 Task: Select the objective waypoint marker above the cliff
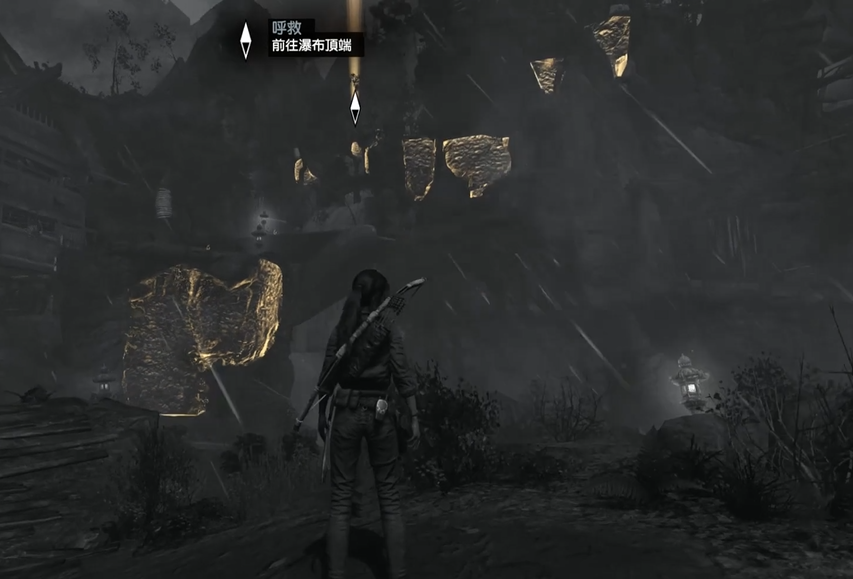click(x=355, y=107)
